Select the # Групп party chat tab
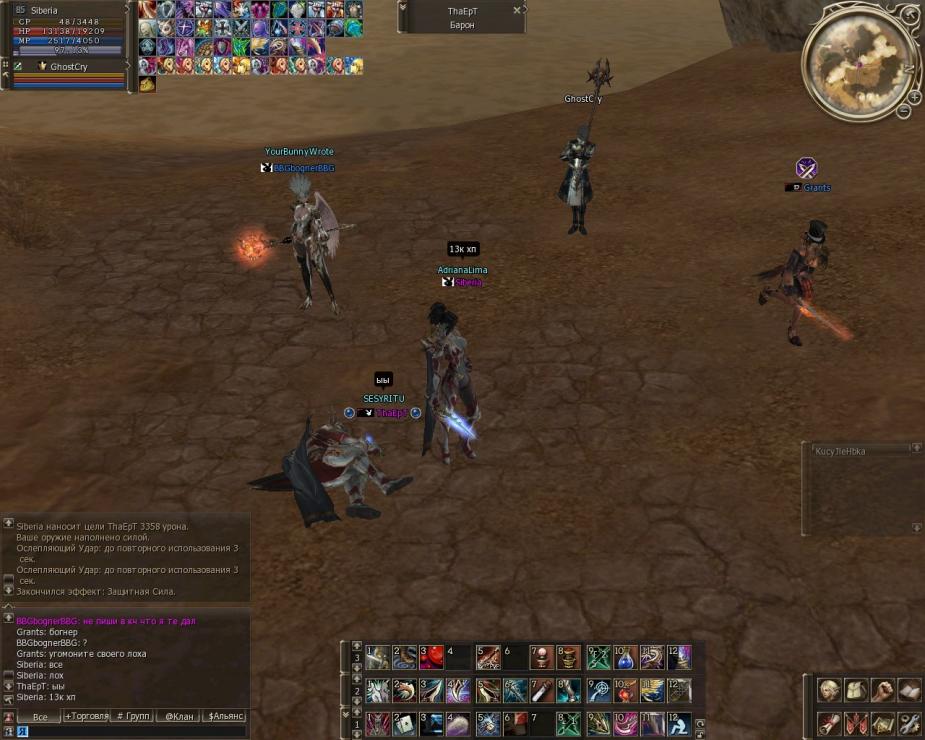The image size is (925, 740). [x=133, y=716]
